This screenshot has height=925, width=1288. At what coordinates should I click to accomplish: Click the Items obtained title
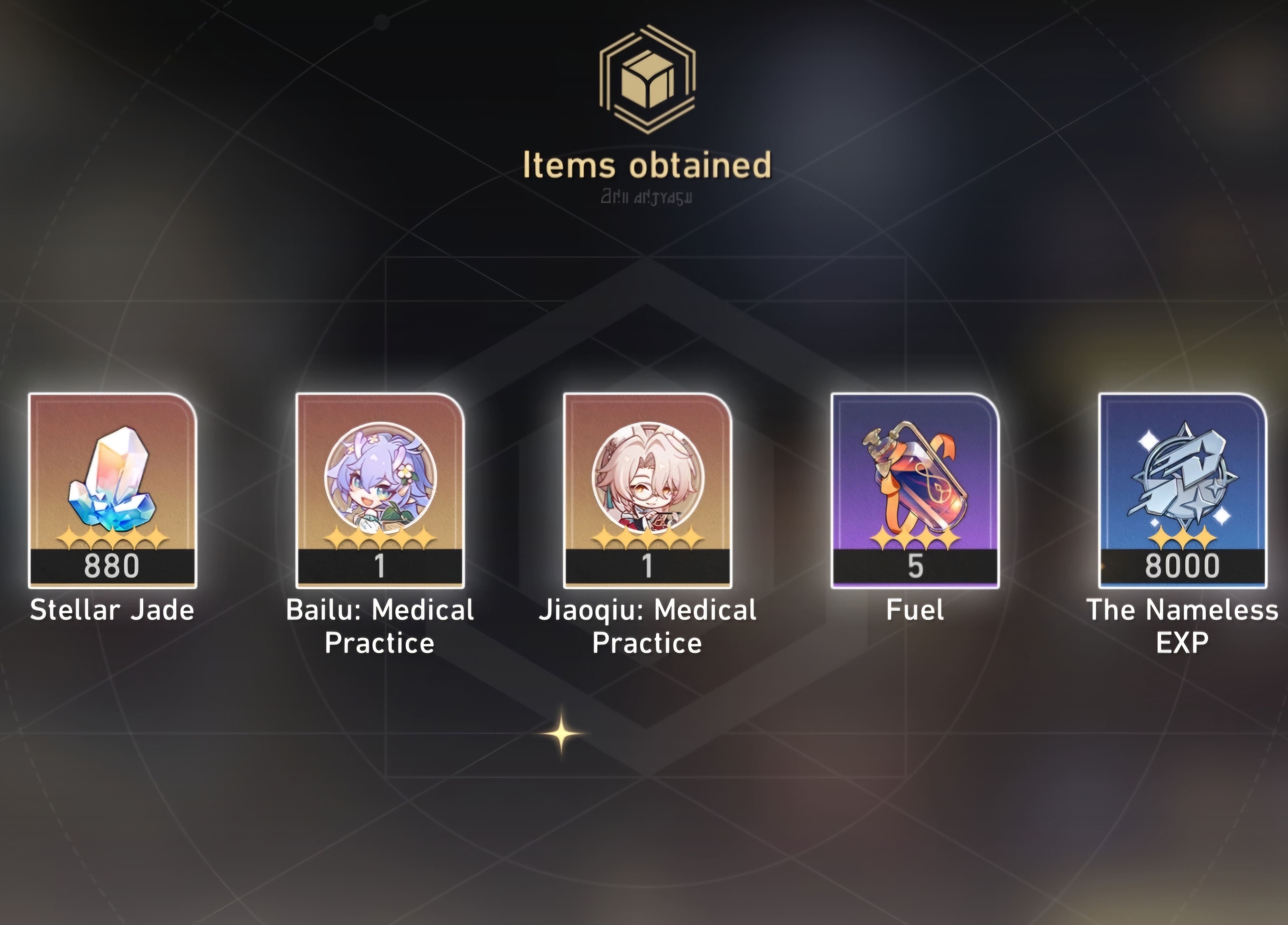pyautogui.click(x=647, y=165)
